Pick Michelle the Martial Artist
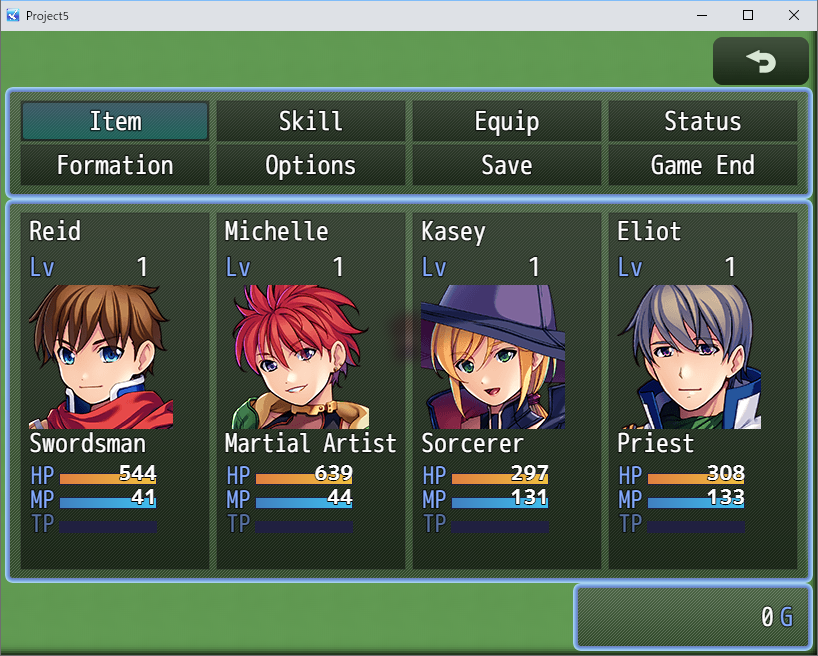818x656 pixels. point(310,390)
